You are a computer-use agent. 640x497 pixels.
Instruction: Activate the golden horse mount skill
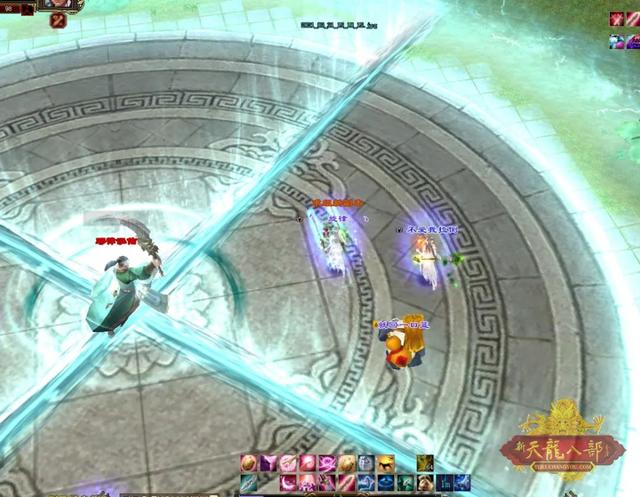click(385, 463)
